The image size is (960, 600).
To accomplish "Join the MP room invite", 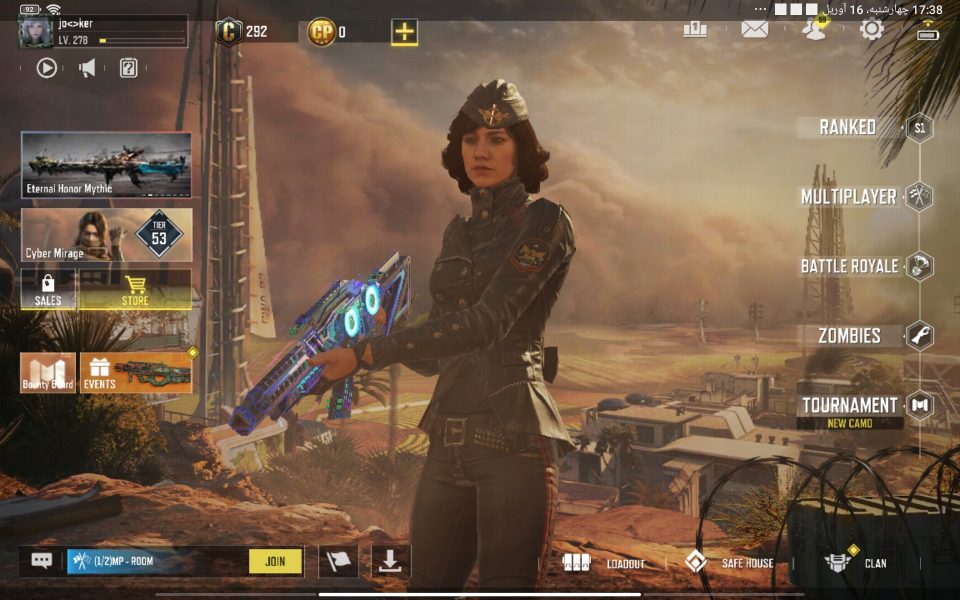I will 275,561.
